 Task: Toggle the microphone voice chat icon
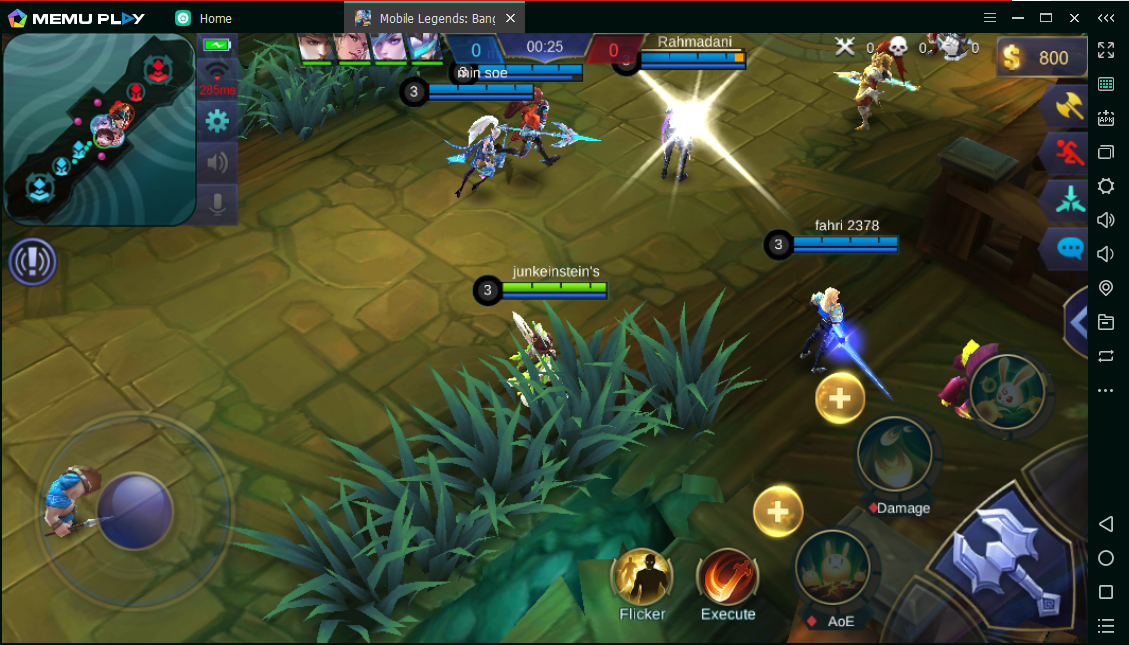point(216,203)
